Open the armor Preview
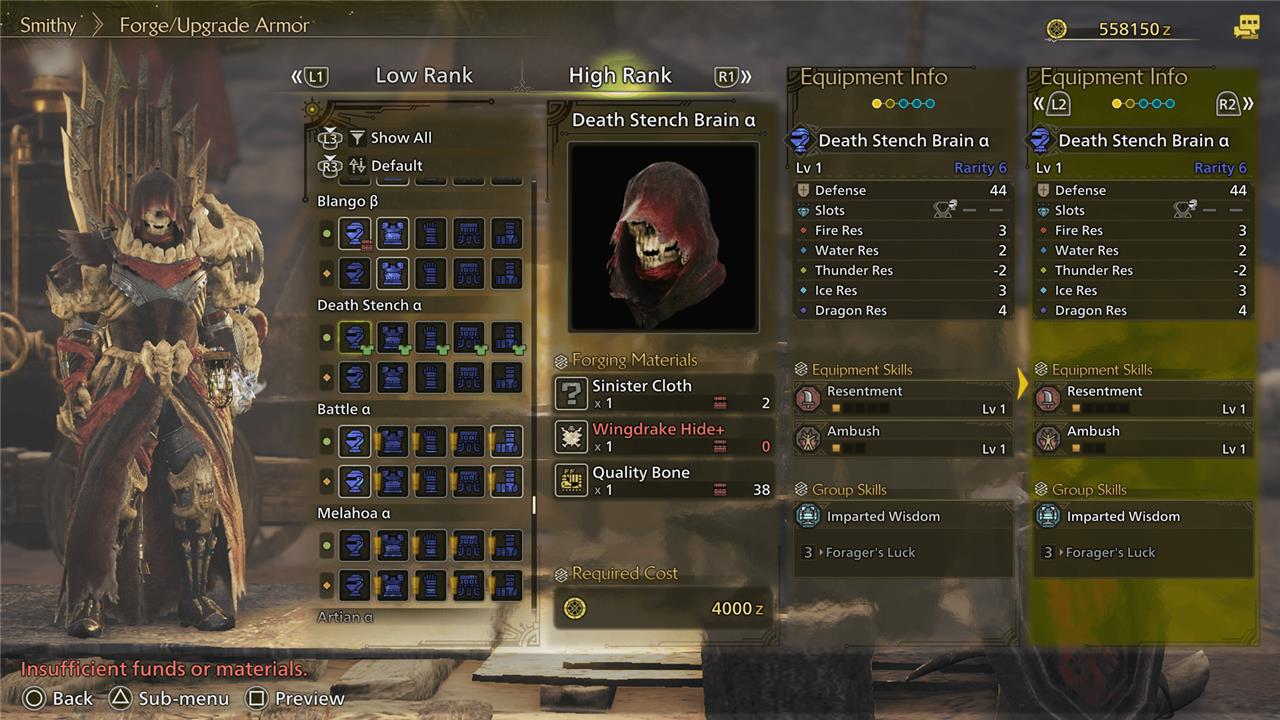Image resolution: width=1280 pixels, height=720 pixels. [x=296, y=698]
